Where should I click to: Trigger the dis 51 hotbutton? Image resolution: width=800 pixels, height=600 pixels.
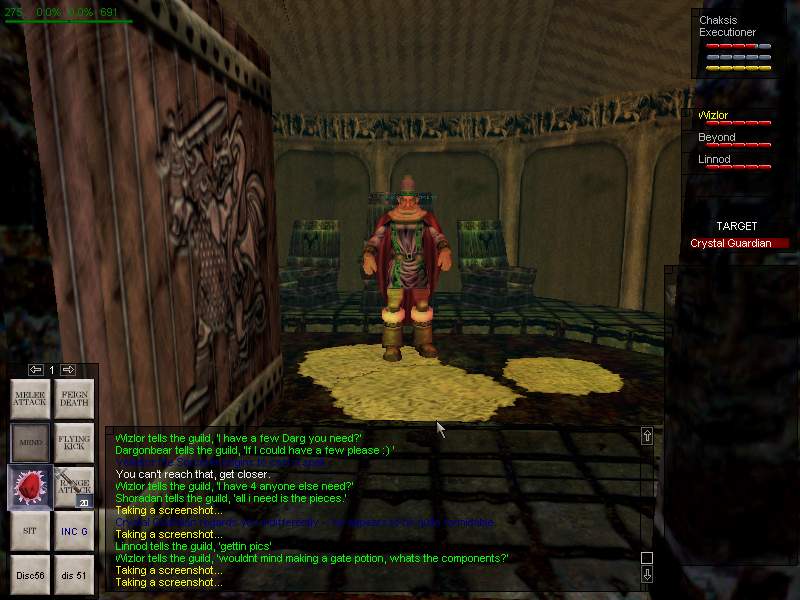75,575
